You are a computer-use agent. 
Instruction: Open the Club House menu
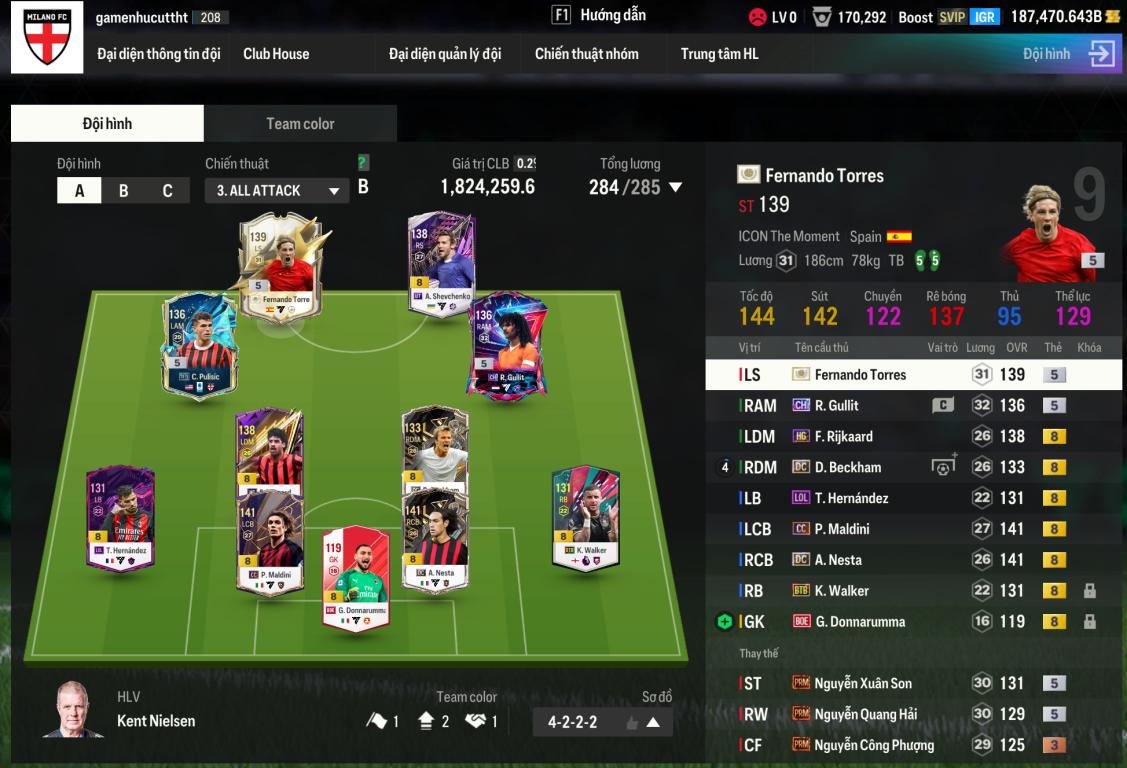(x=276, y=54)
